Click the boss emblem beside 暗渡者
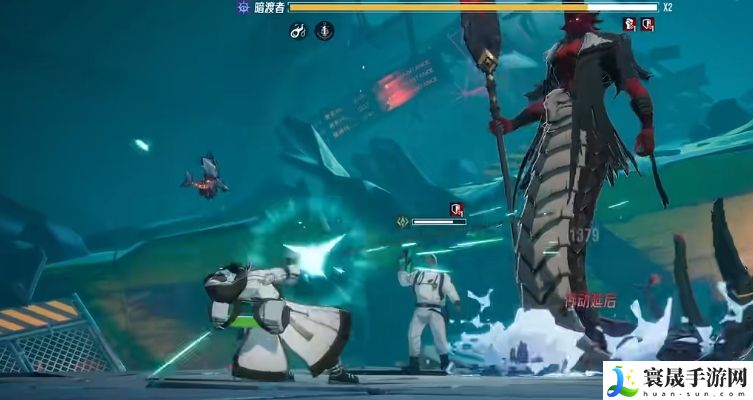Screen dimensions: 753x400 click(243, 7)
